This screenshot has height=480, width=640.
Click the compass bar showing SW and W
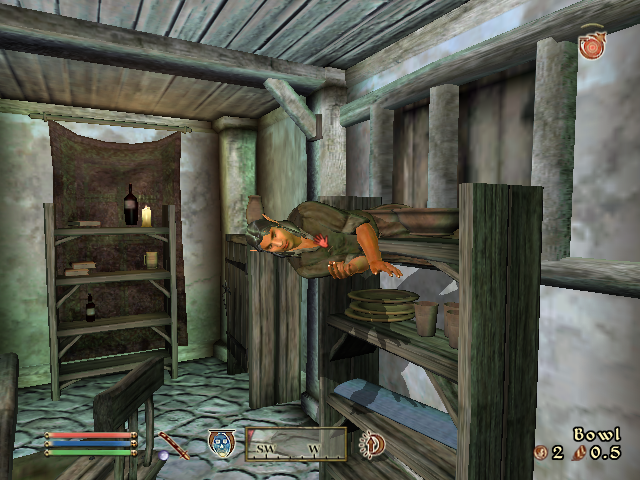[296, 444]
